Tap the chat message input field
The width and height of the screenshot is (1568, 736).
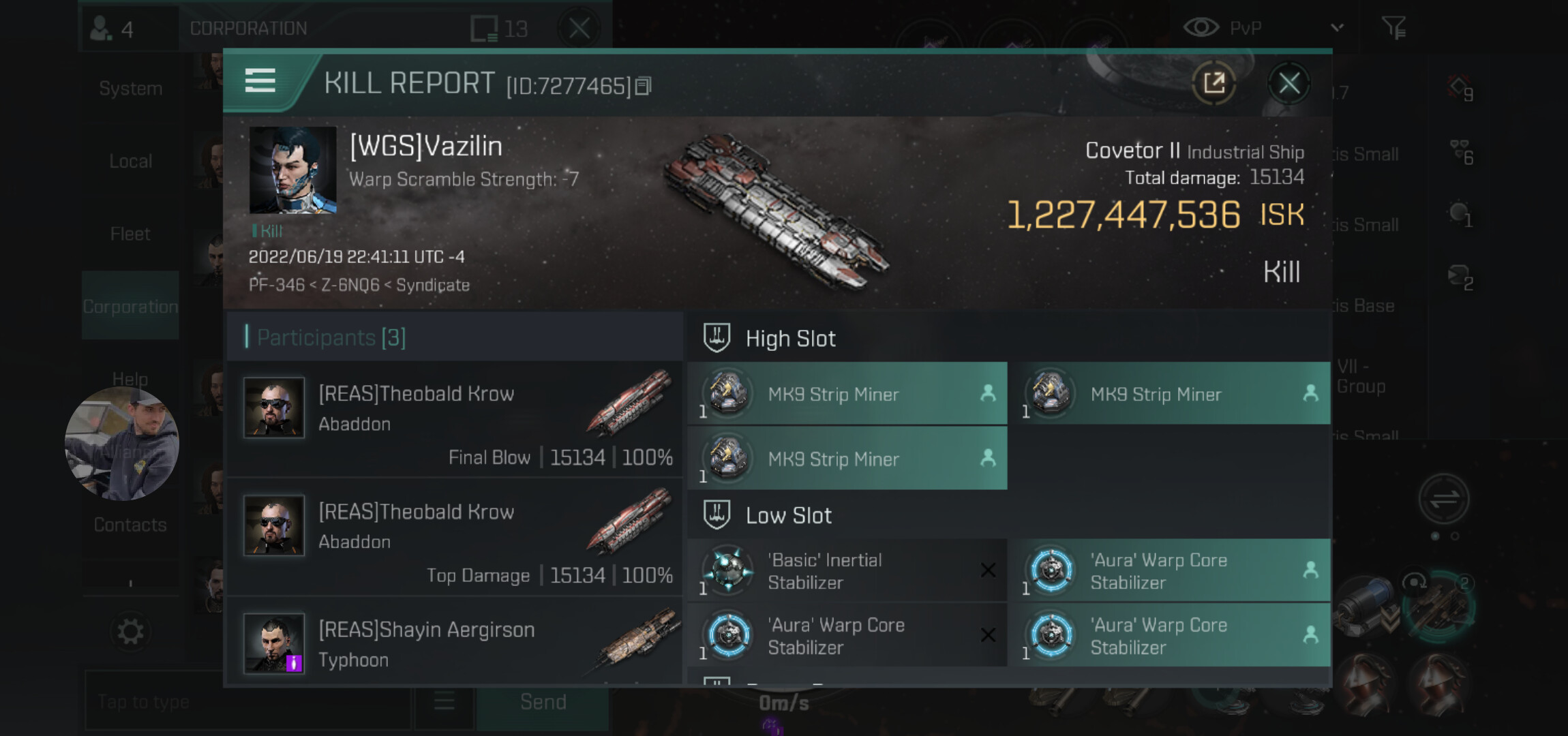pos(247,702)
